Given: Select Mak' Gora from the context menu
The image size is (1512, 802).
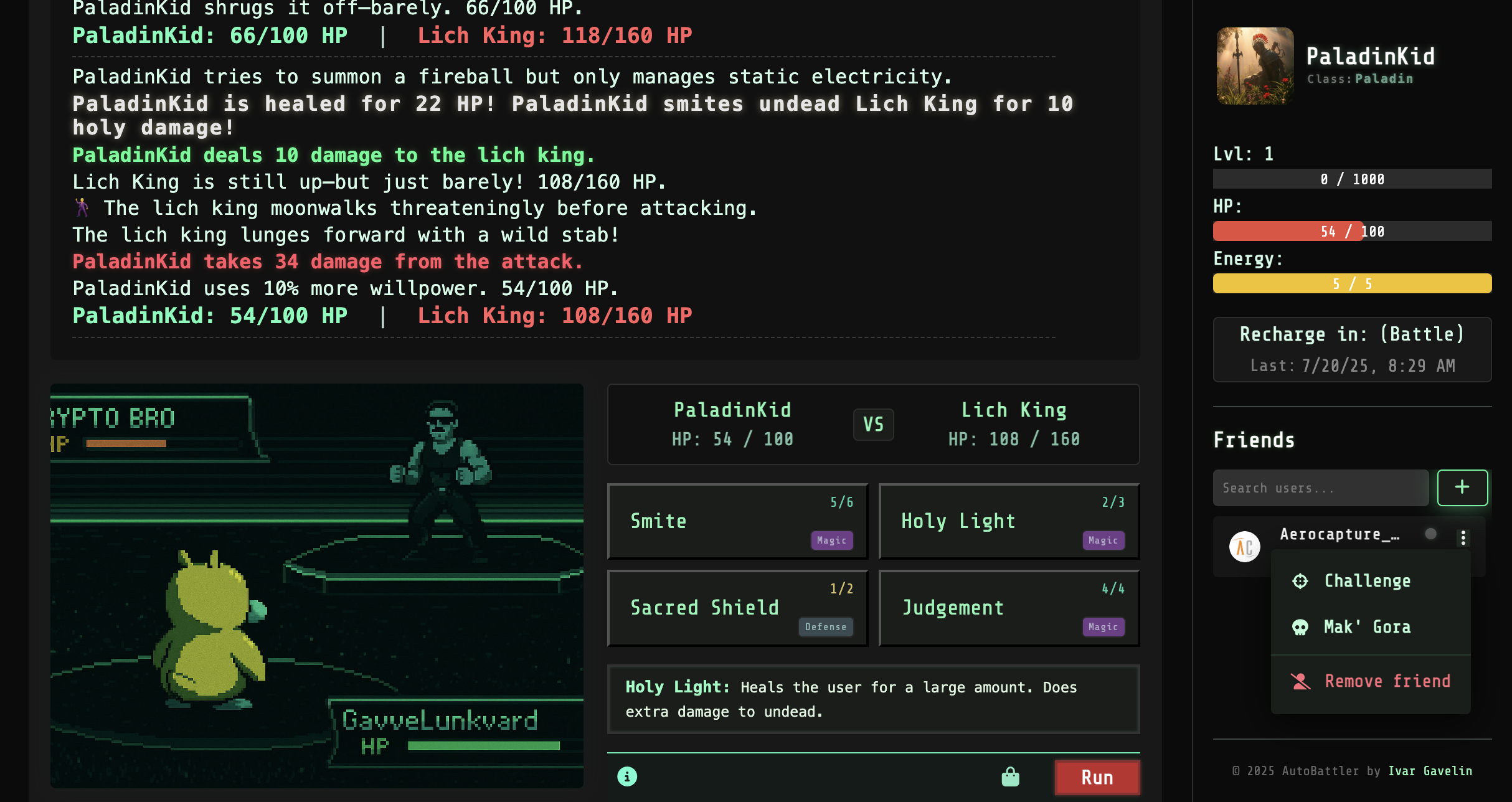Looking at the screenshot, I should click(x=1367, y=627).
